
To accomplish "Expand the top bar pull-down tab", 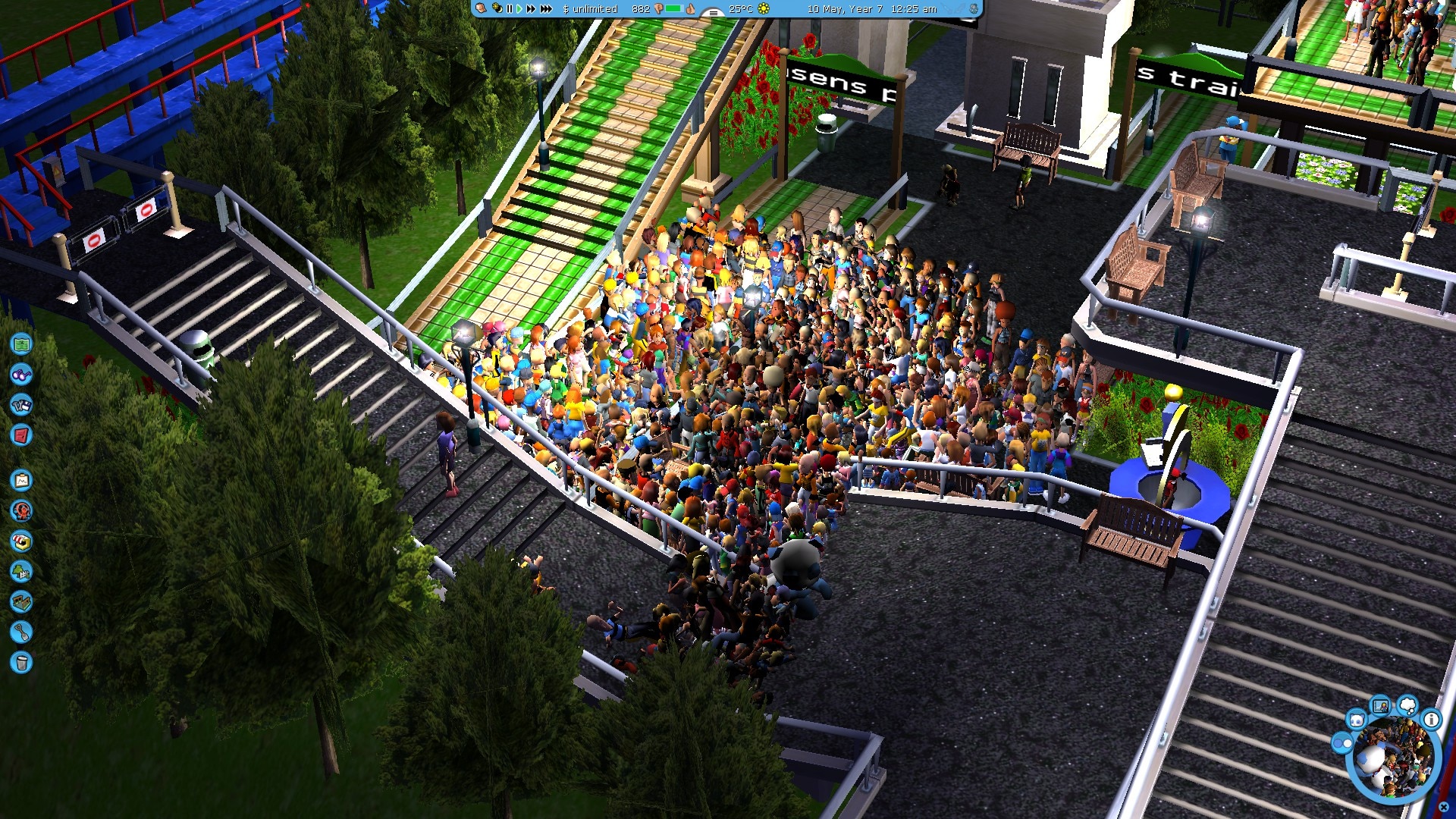I will click(x=712, y=12).
